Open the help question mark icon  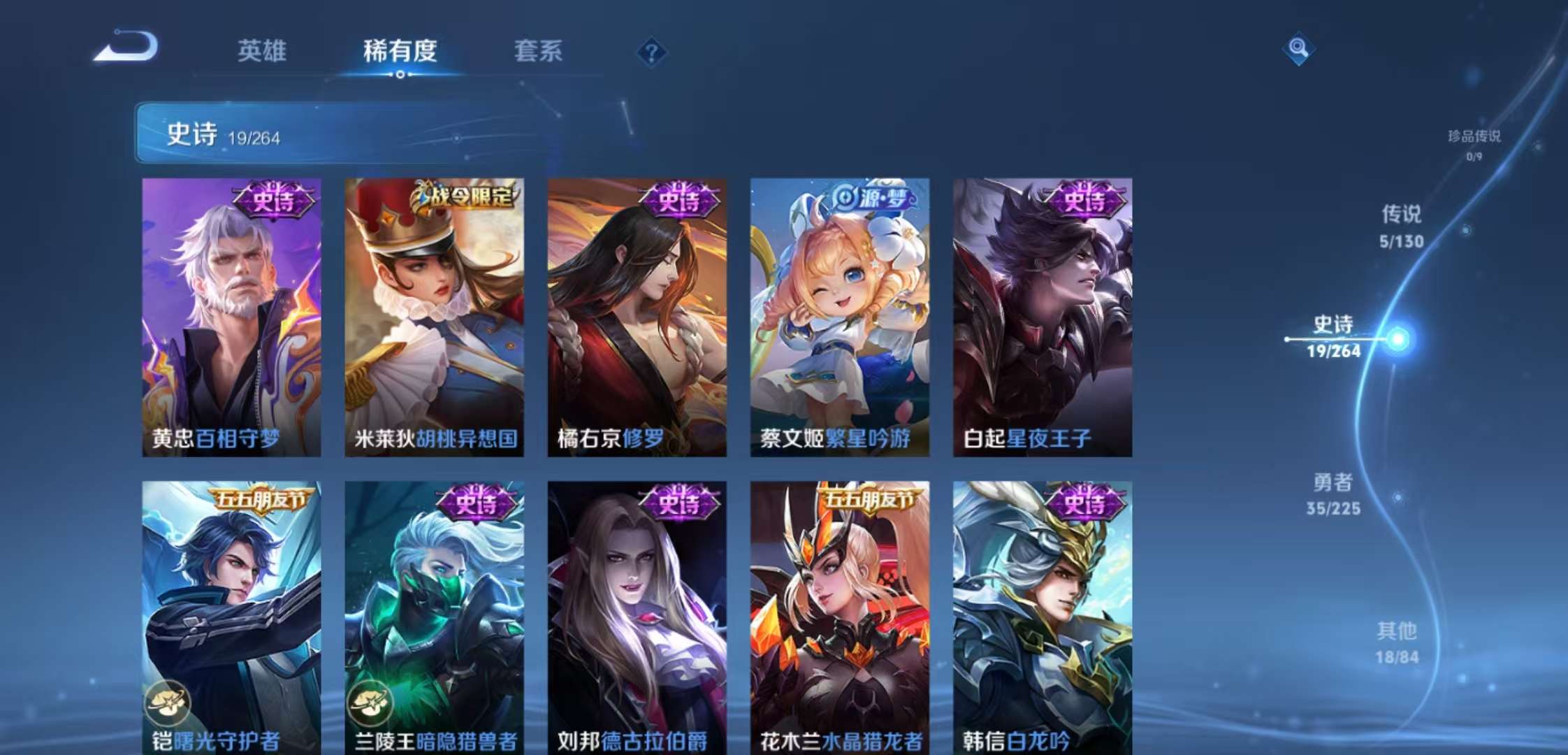651,52
